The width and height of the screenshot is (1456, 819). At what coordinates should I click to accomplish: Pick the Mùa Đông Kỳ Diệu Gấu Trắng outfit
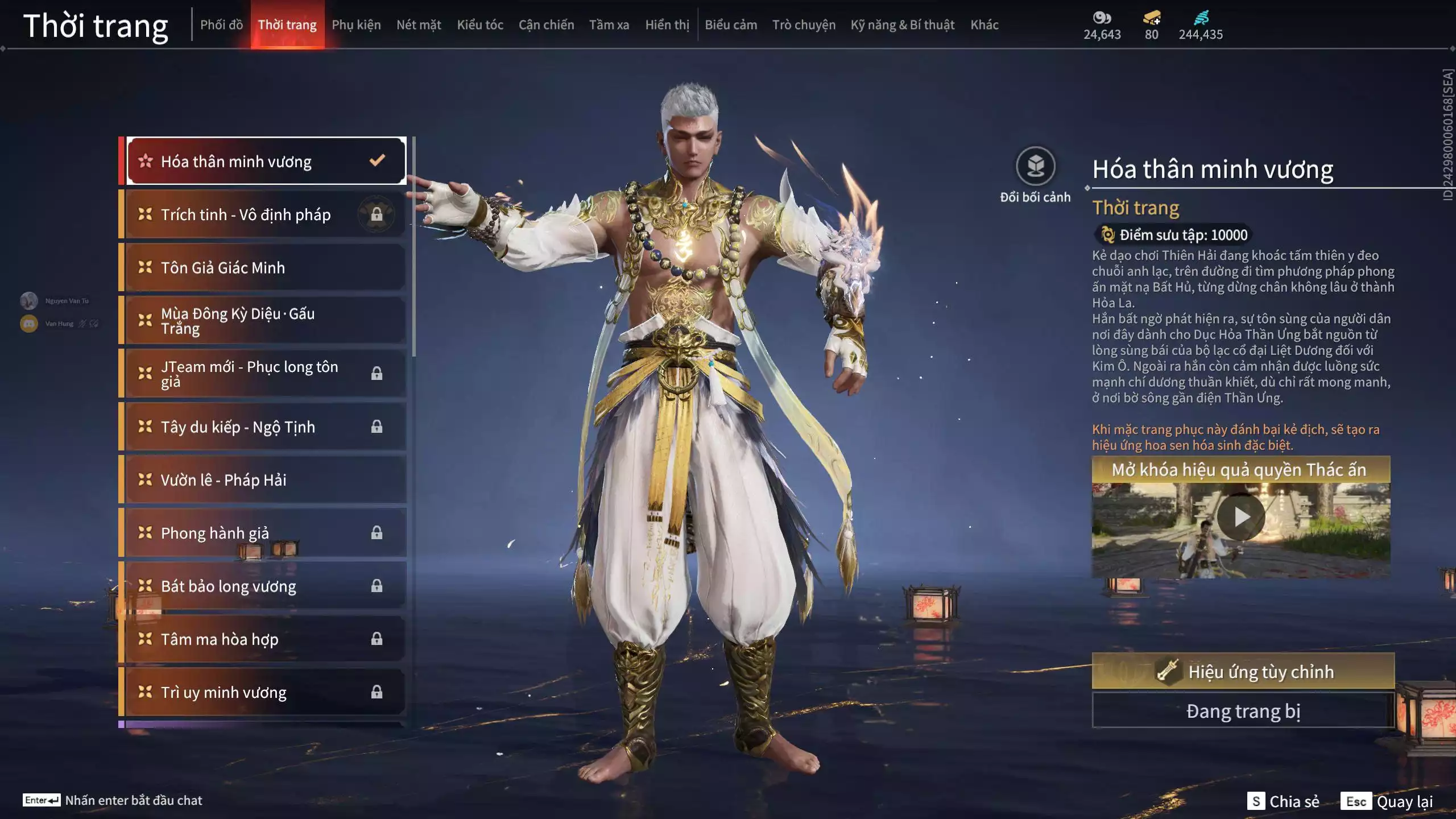266,321
